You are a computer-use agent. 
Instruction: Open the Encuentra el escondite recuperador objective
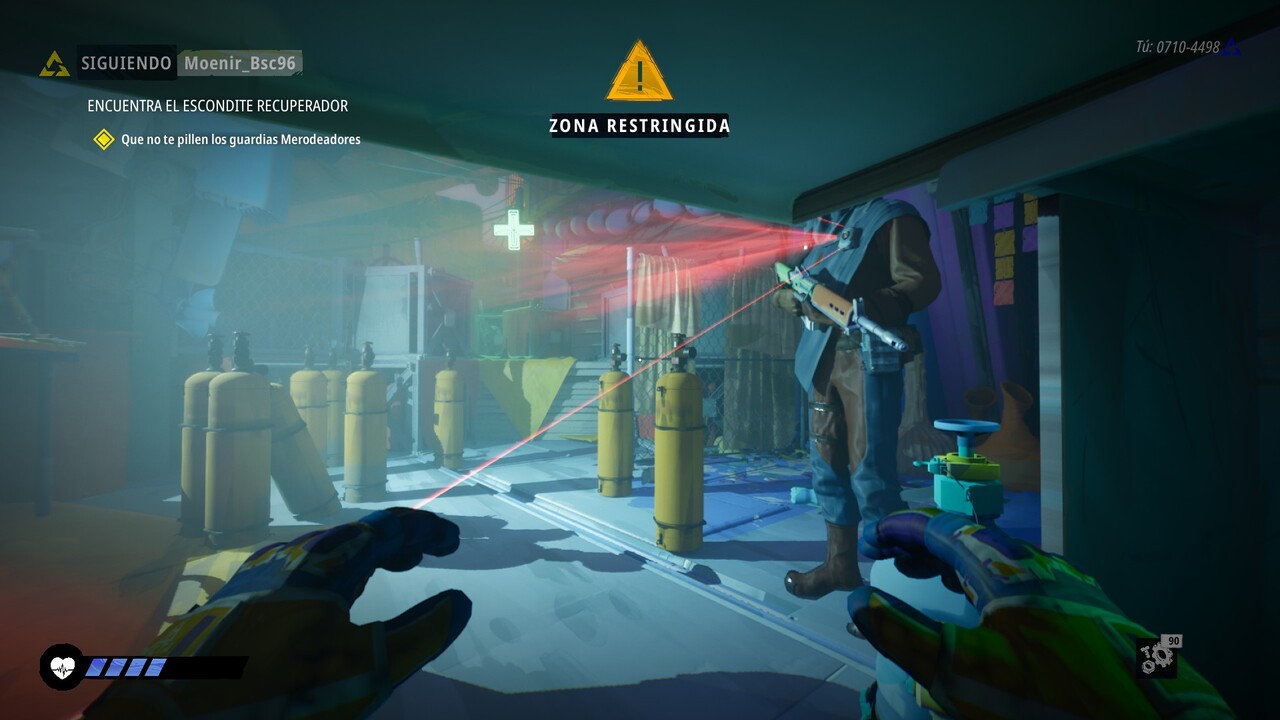click(x=217, y=105)
